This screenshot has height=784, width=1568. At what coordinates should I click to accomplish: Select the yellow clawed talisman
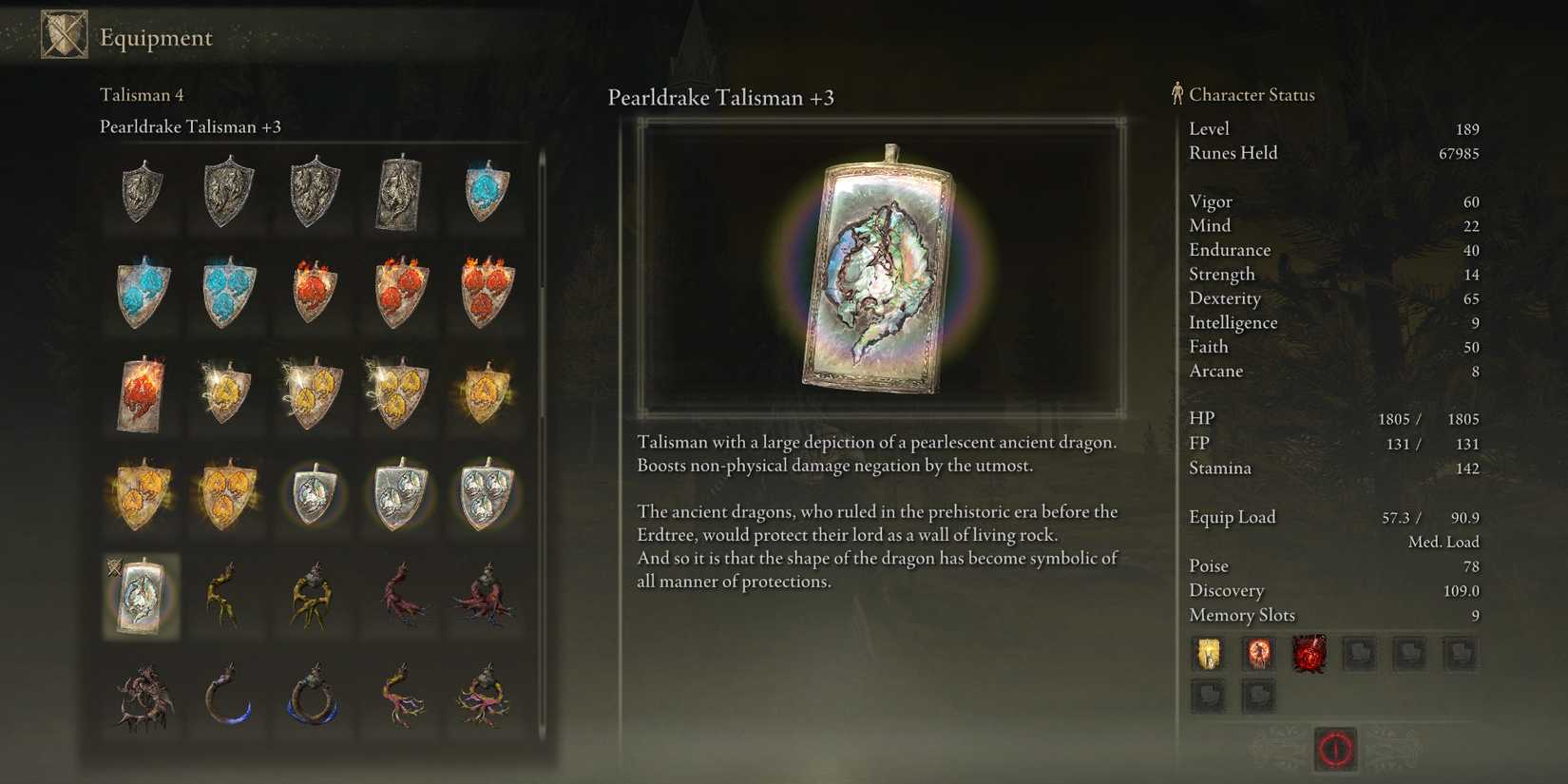226,599
